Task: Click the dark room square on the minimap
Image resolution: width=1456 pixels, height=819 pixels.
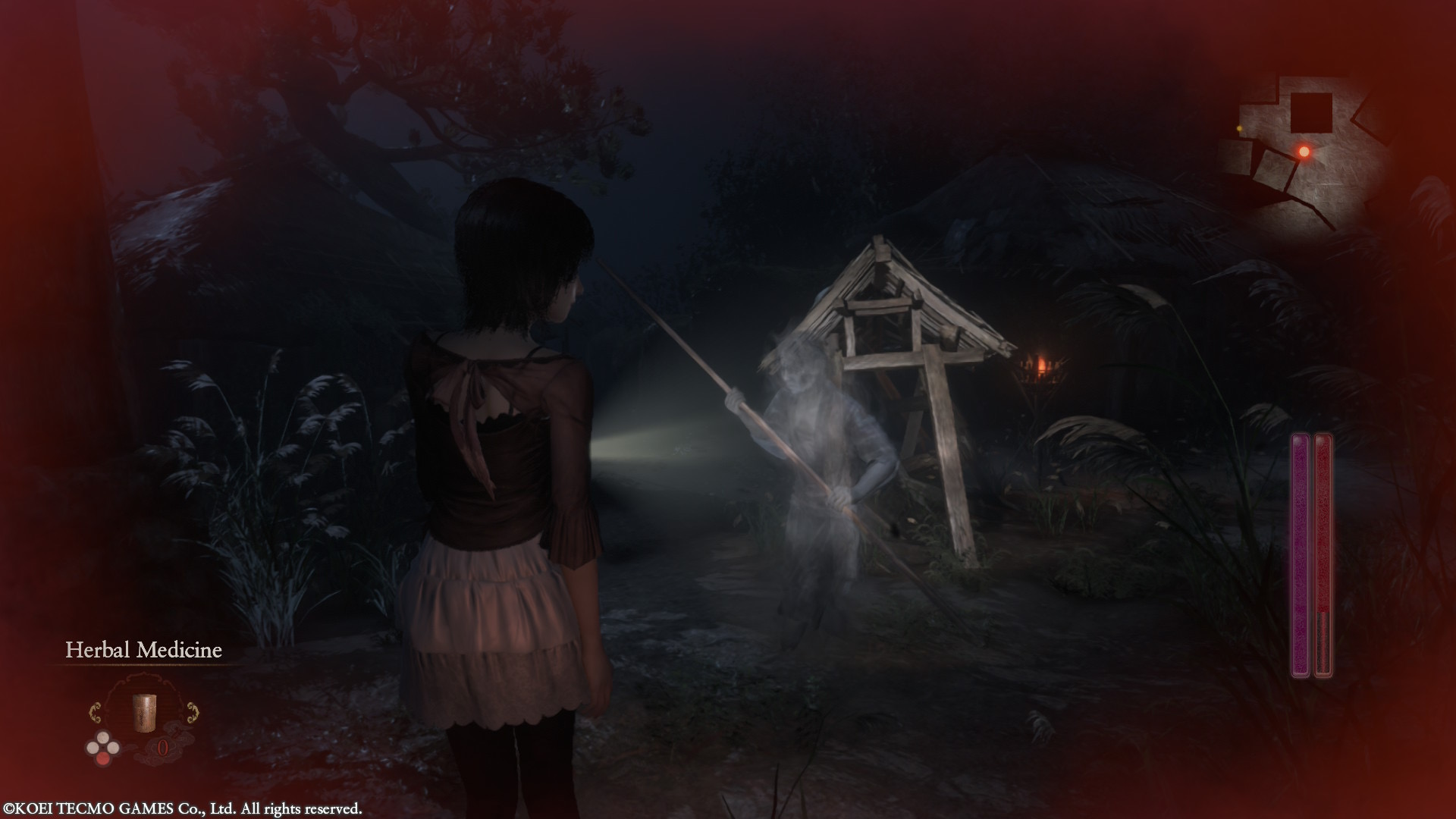Action: click(1310, 113)
